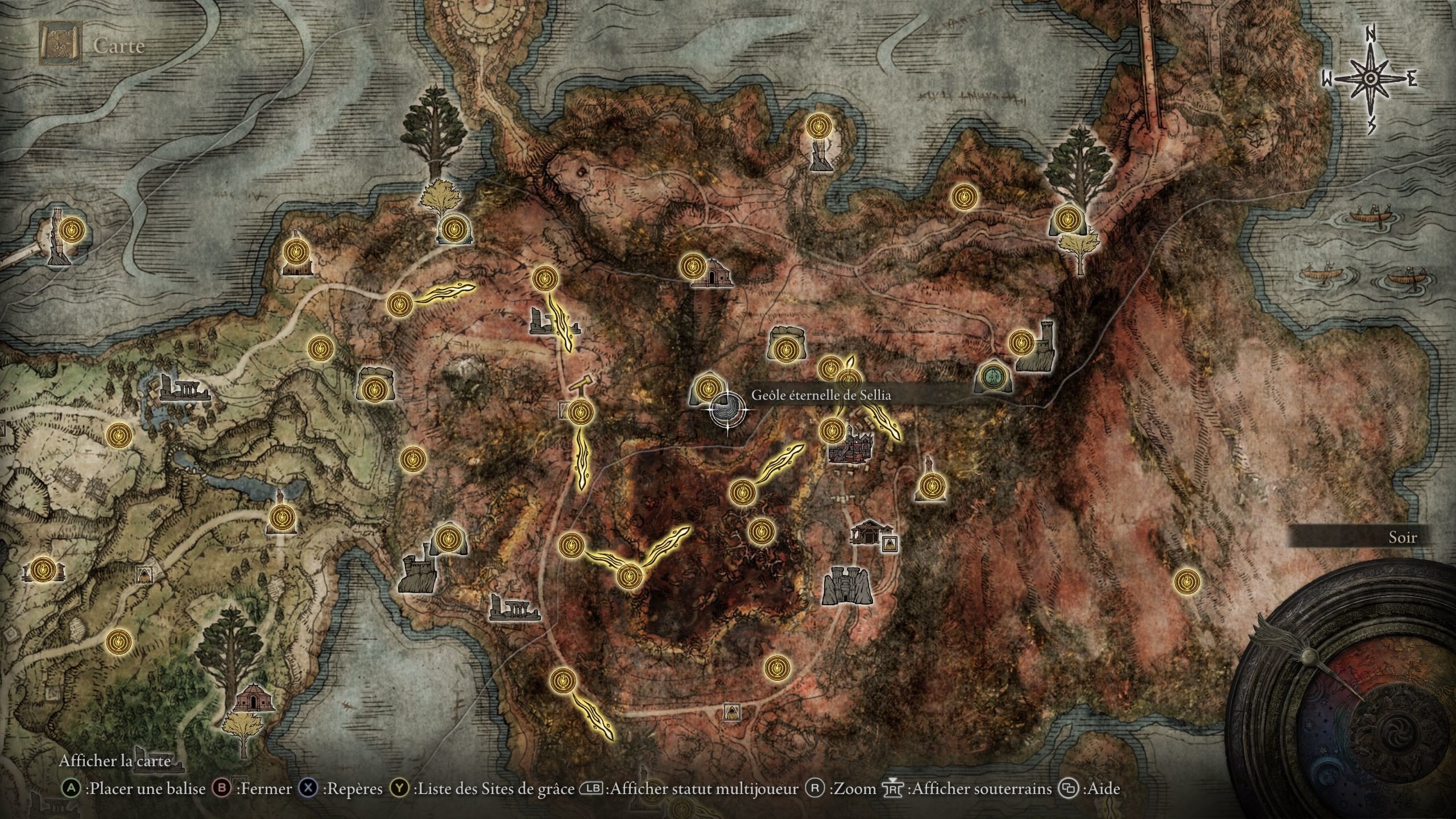
Task: Select the hooded merchant marker beside the wooden shack
Action: point(890,544)
